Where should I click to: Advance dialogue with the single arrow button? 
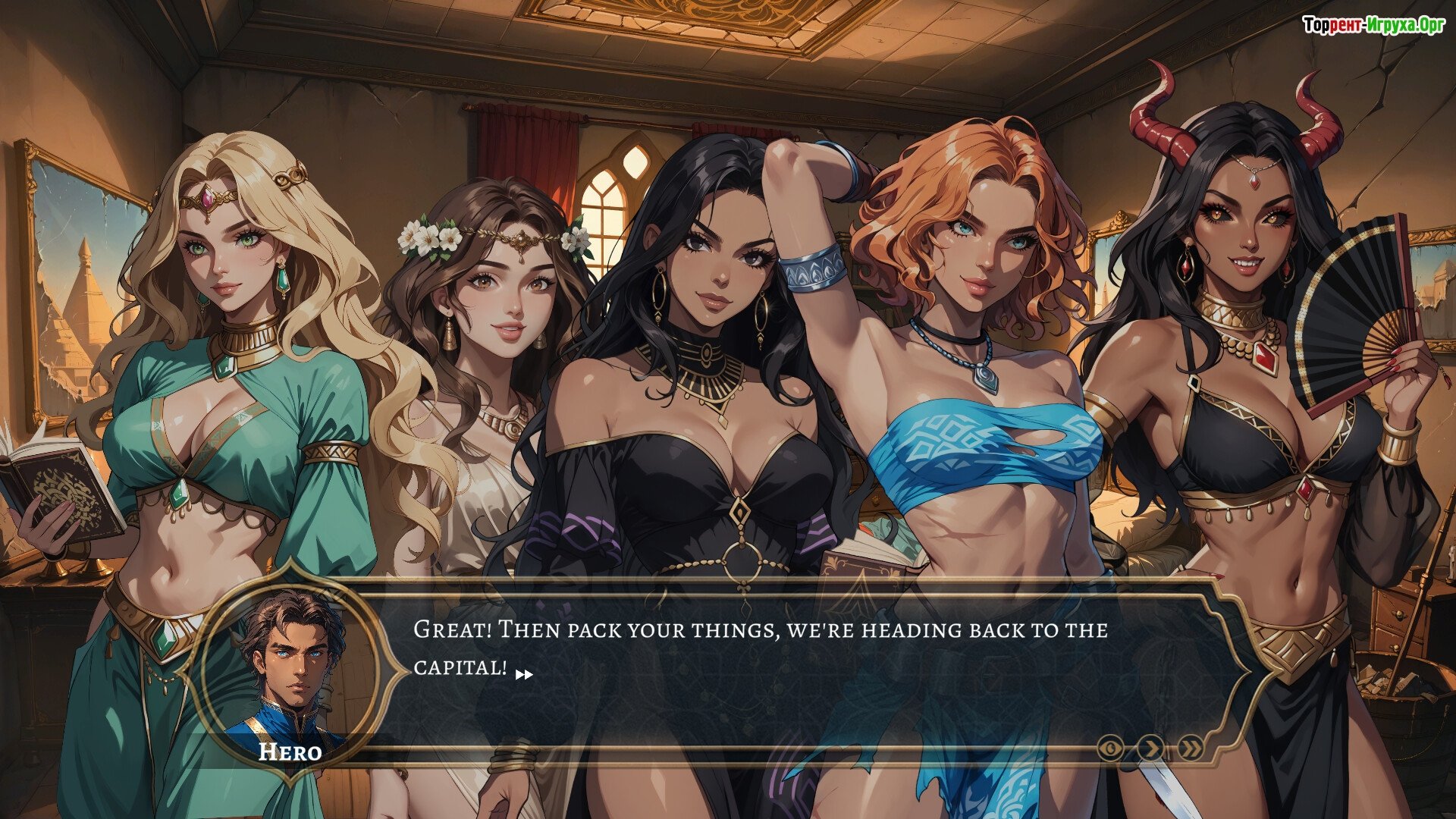[x=1151, y=748]
